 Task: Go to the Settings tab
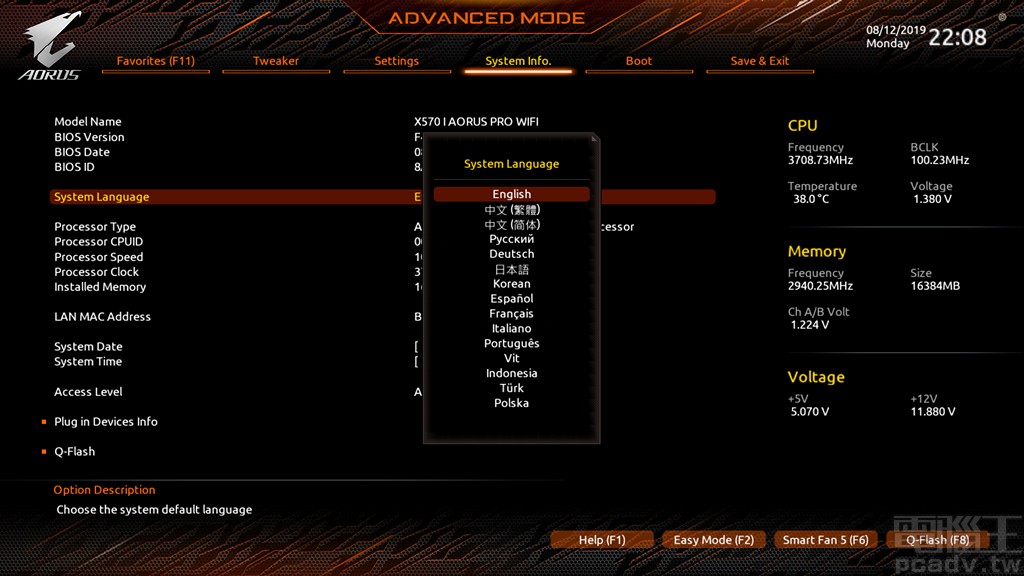(396, 61)
